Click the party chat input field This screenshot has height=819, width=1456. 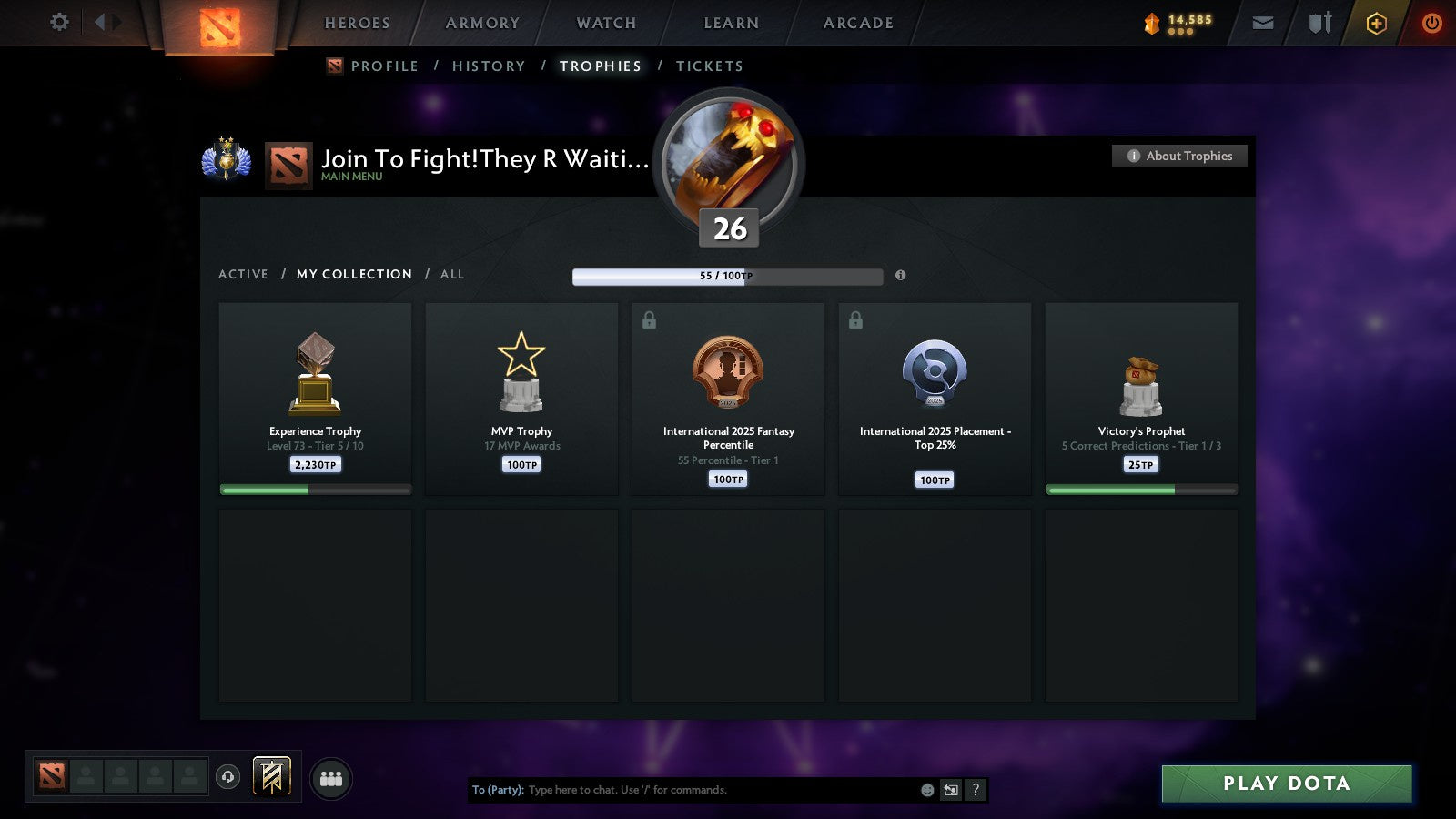[682, 790]
